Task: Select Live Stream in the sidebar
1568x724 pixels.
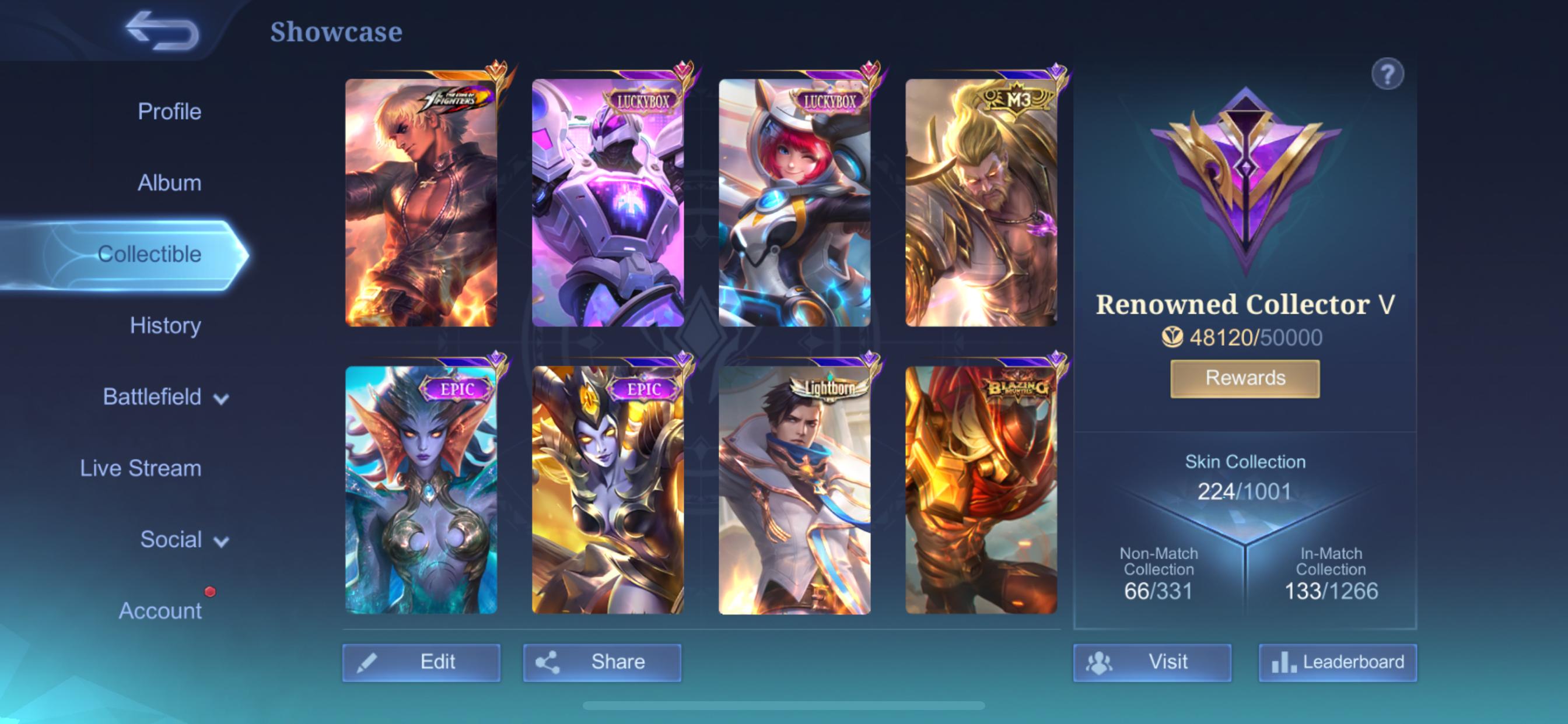Action: [x=141, y=469]
